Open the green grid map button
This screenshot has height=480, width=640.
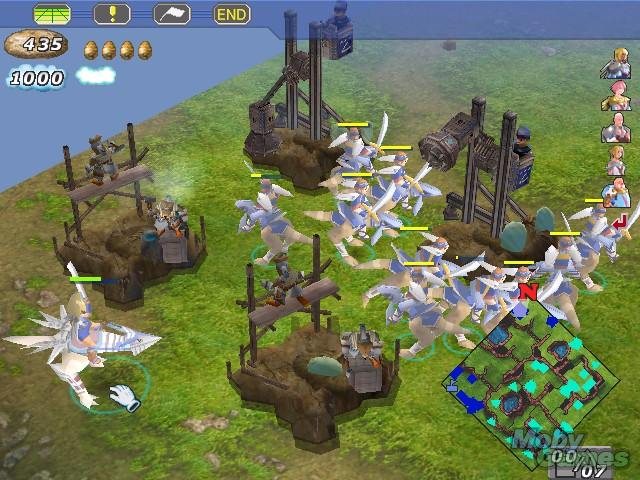[x=51, y=14]
